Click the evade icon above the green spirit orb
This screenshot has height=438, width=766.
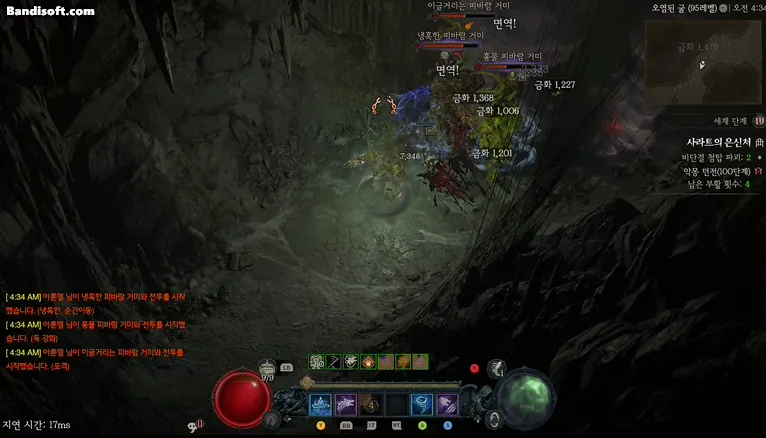click(496, 369)
